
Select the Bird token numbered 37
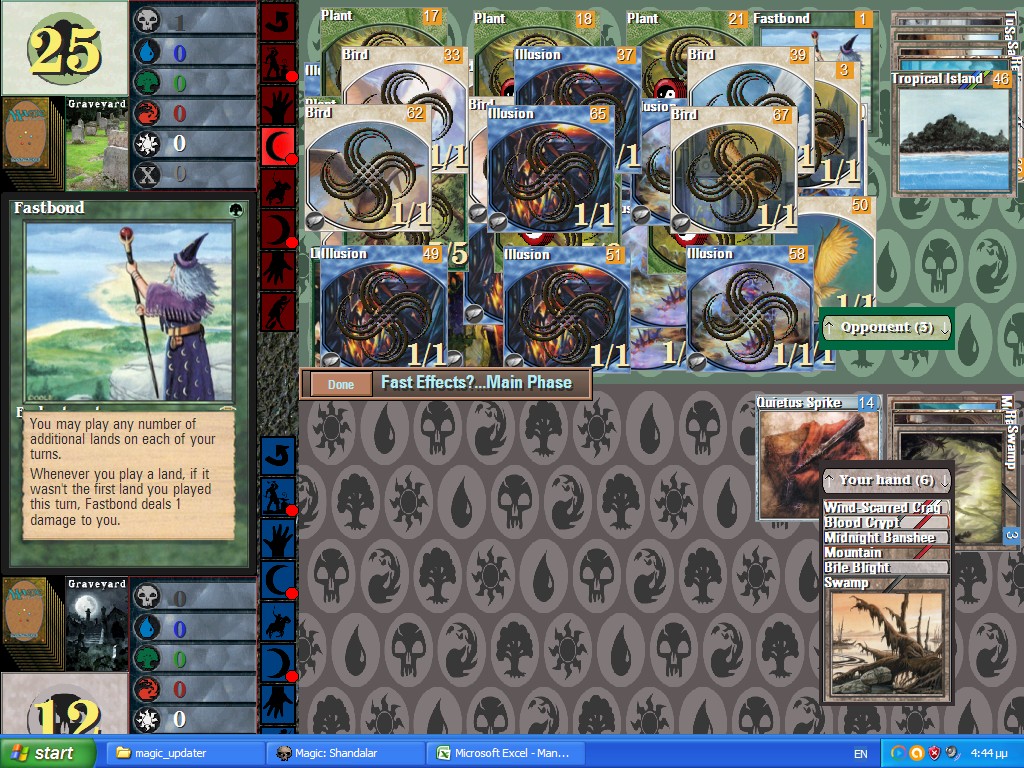733,170
